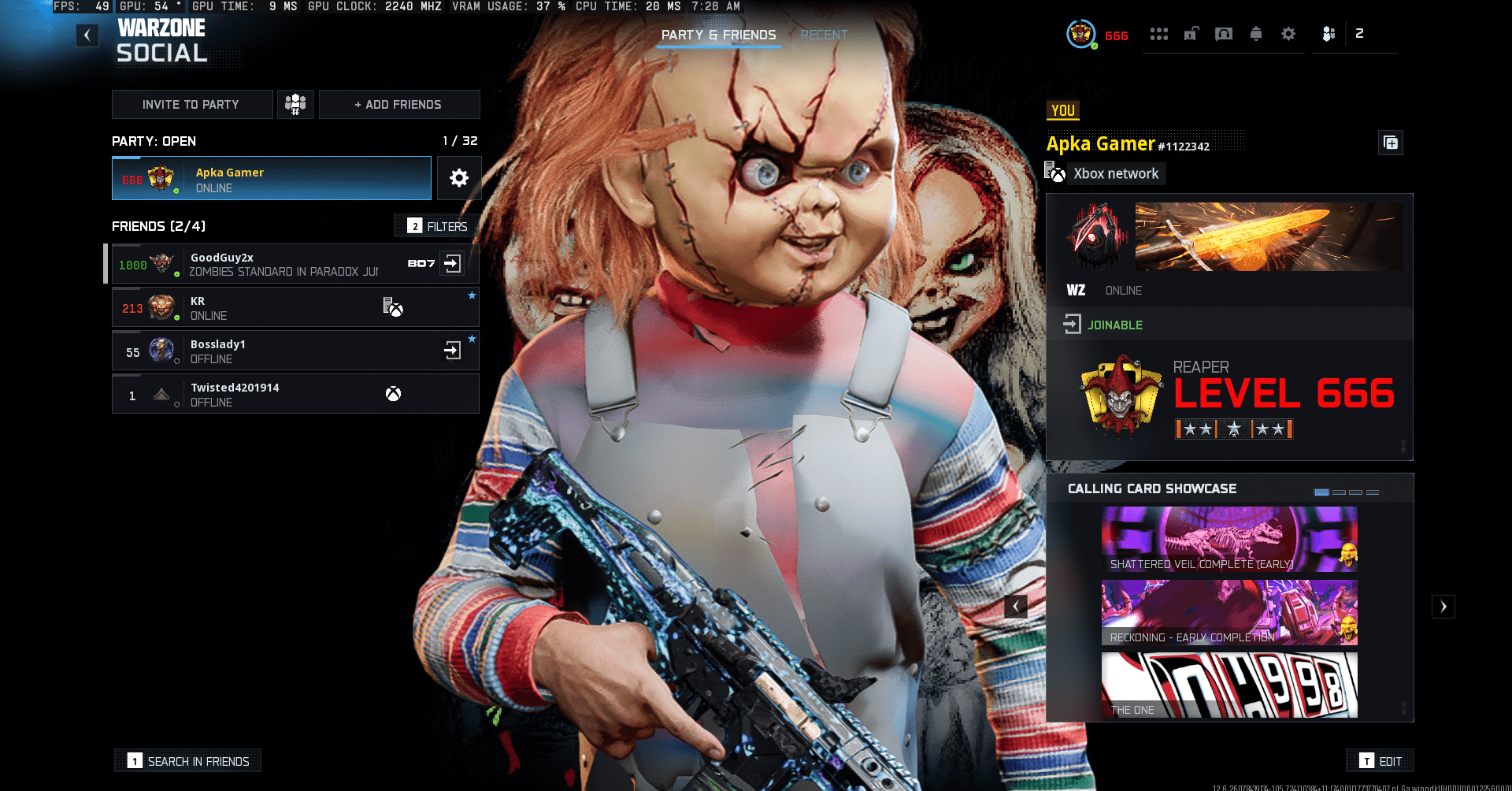Select the second showcase page indicator

click(x=1339, y=492)
